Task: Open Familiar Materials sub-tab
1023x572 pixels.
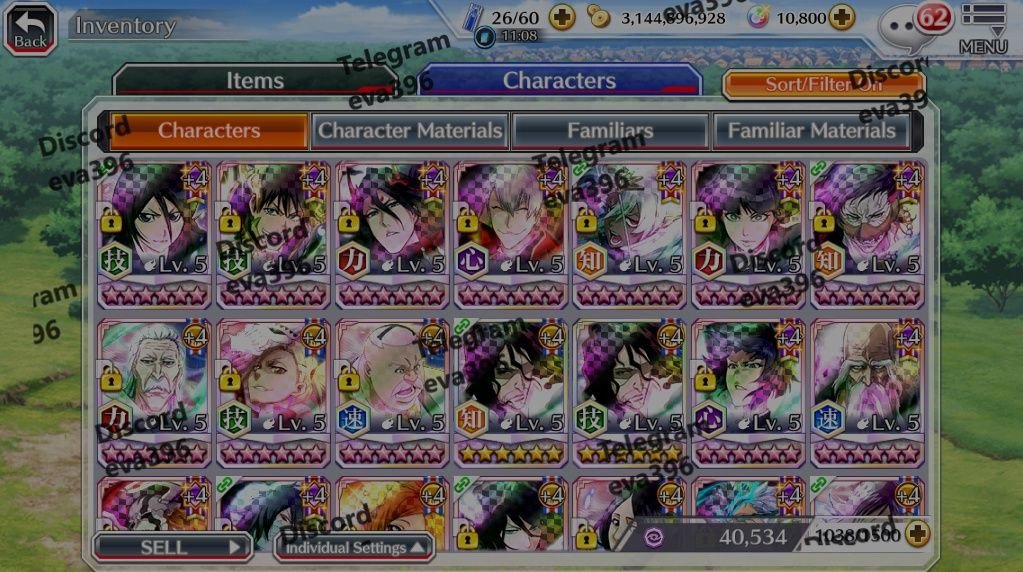Action: (x=811, y=130)
